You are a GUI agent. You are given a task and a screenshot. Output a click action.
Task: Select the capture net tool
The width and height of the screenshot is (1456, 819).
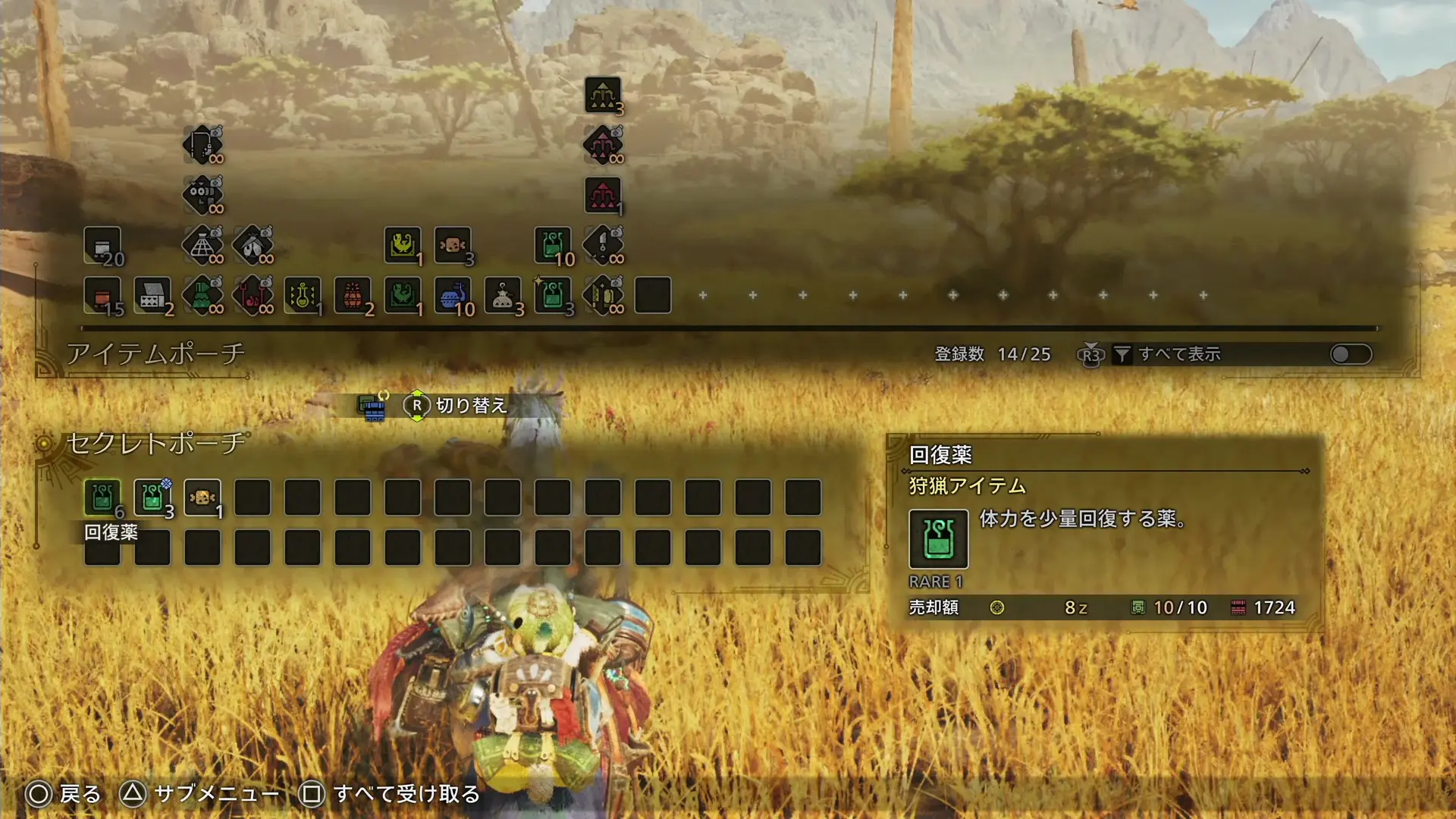click(x=202, y=245)
